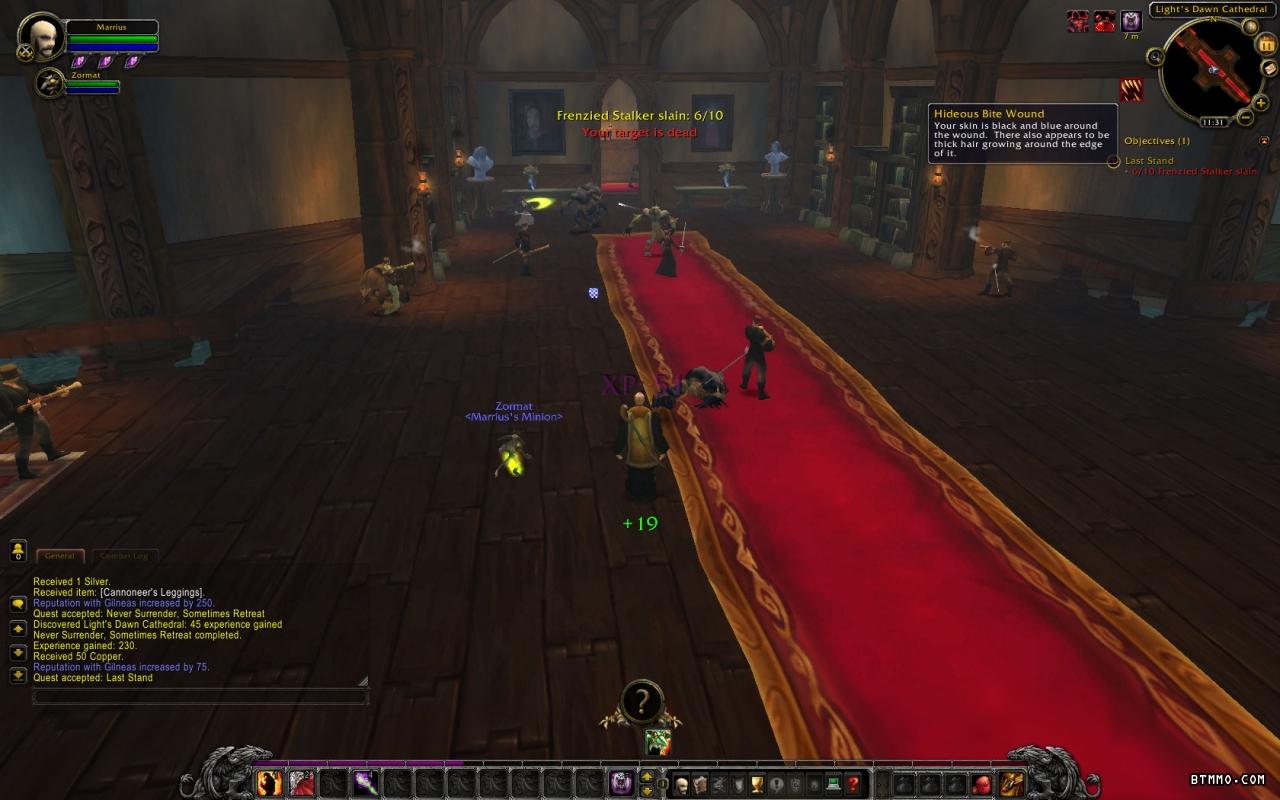Viewport: 1280px width, 800px height.
Task: Switch to the Combat Log tab
Action: click(124, 556)
